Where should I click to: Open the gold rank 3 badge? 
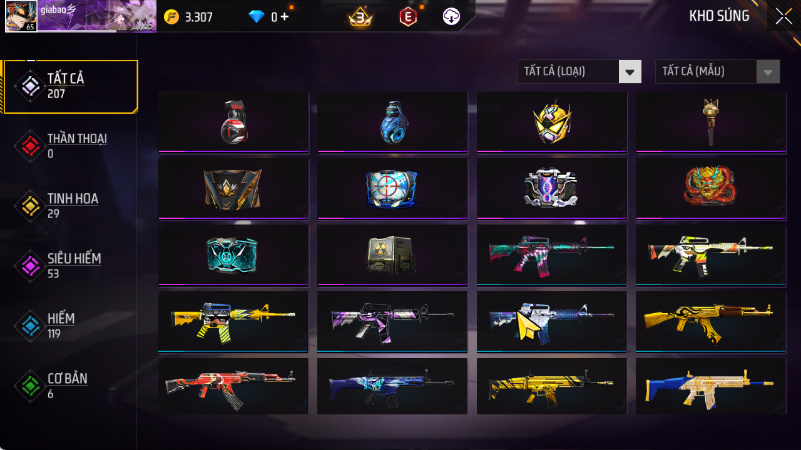pyautogui.click(x=360, y=17)
